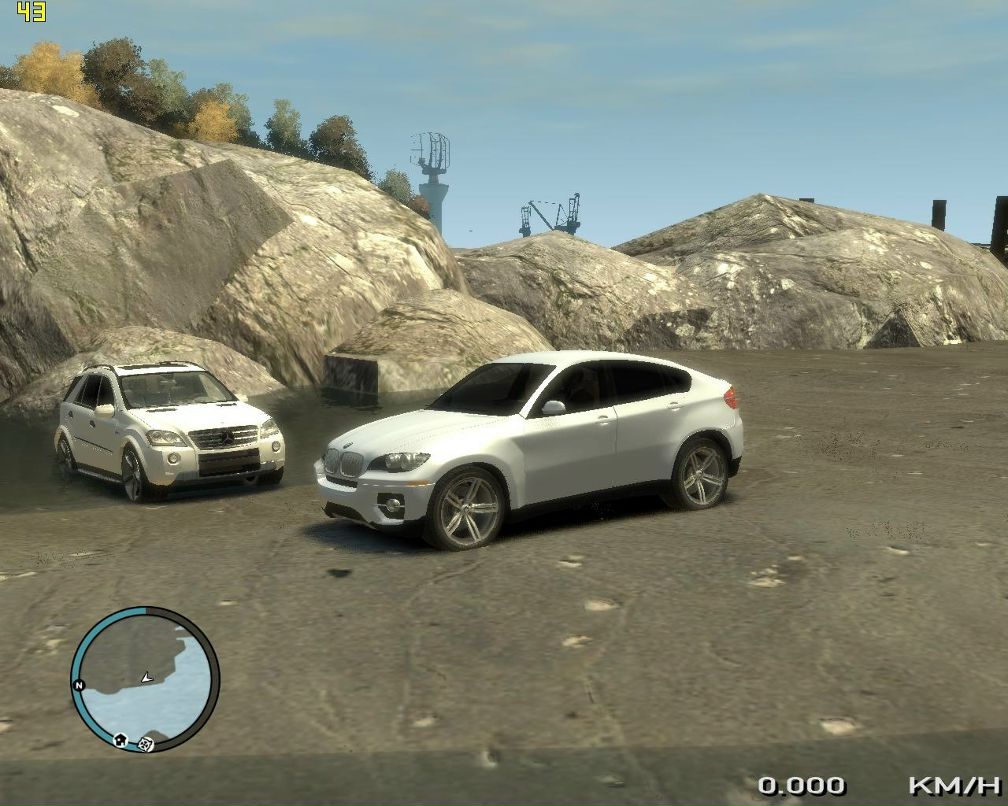The height and width of the screenshot is (806, 1008).
Task: Select the round crosshair blip beside the safehouse
Action: click(146, 743)
